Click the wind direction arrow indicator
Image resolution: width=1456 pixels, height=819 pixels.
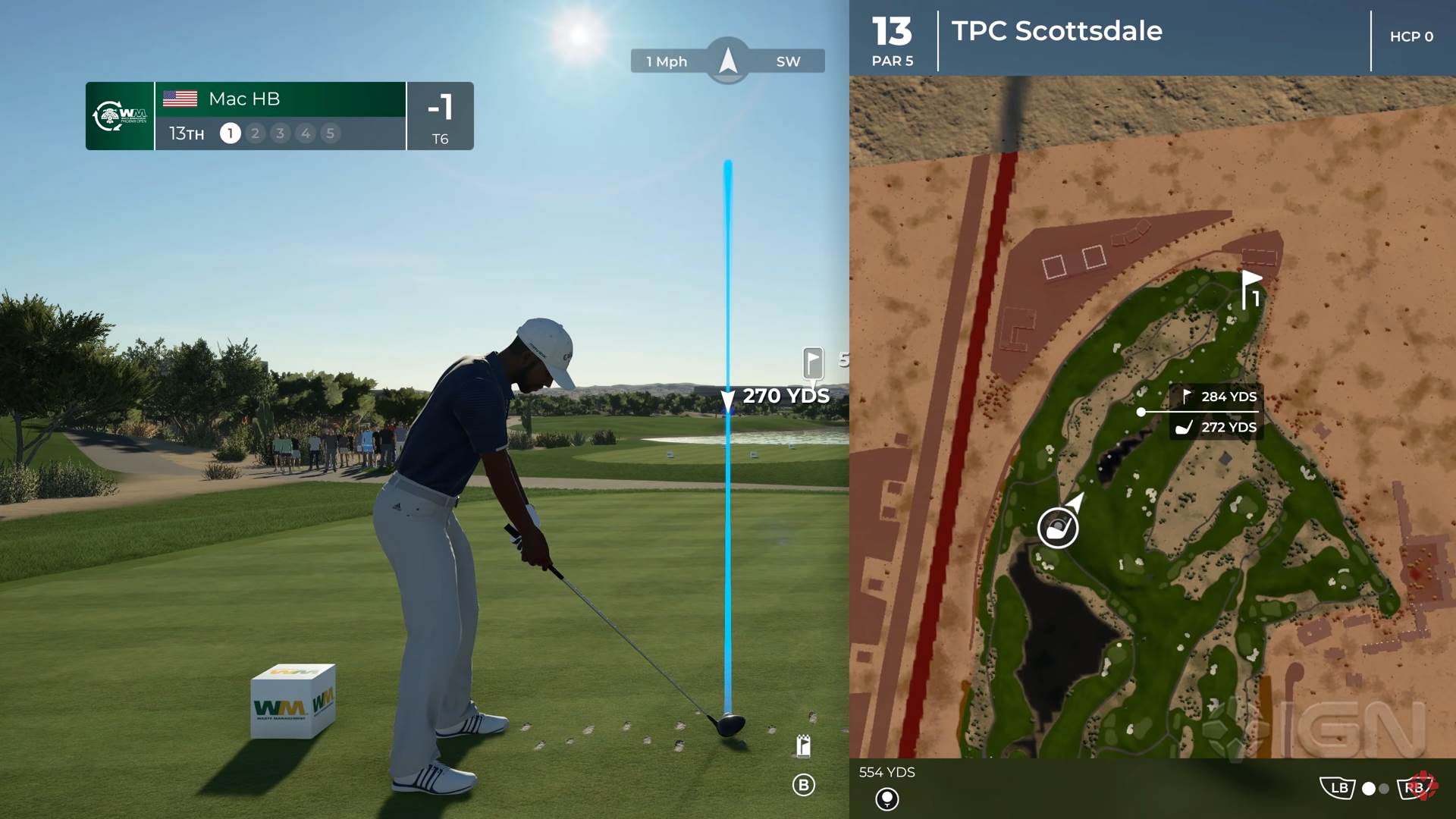[728, 60]
